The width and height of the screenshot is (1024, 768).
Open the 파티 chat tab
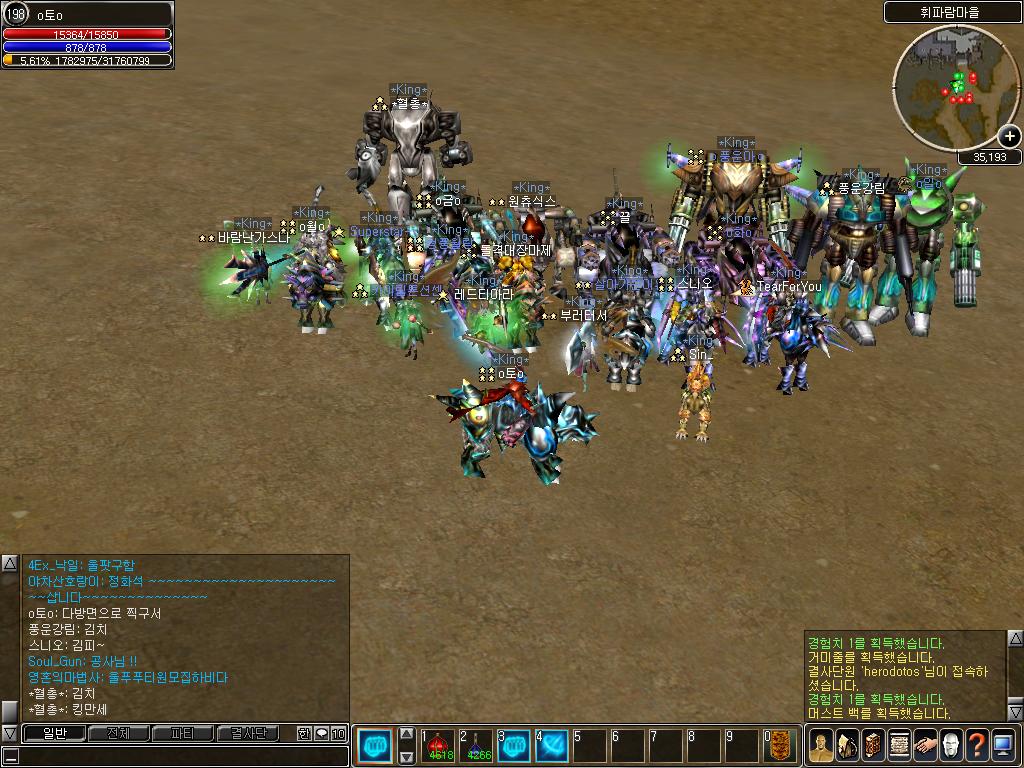tap(182, 734)
